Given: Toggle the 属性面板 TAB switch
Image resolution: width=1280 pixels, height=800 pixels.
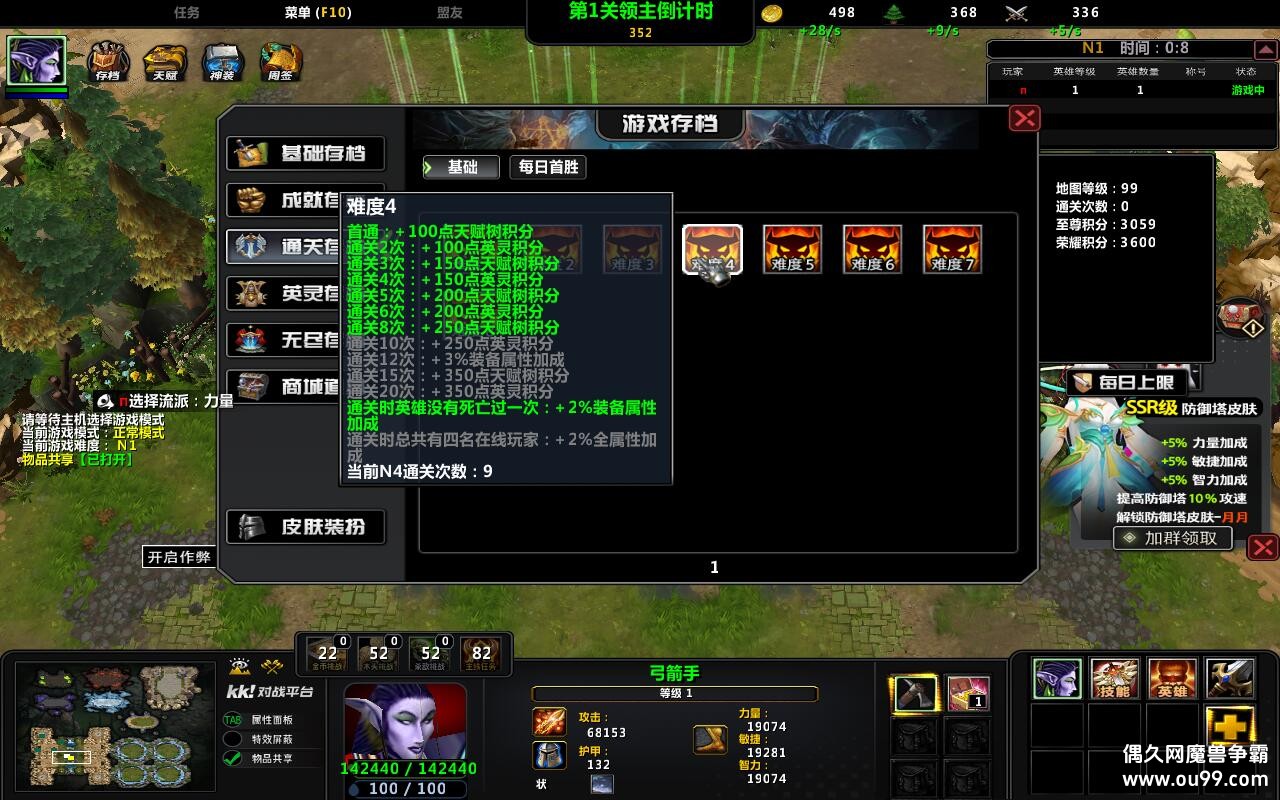Looking at the screenshot, I should (x=232, y=719).
